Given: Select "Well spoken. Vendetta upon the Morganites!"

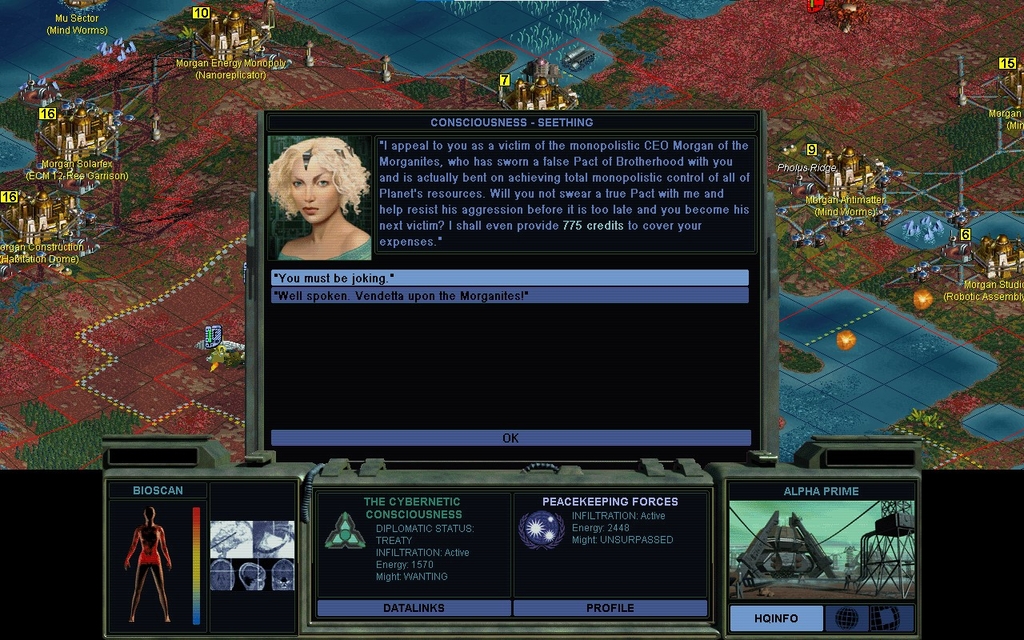Looking at the screenshot, I should coord(509,295).
